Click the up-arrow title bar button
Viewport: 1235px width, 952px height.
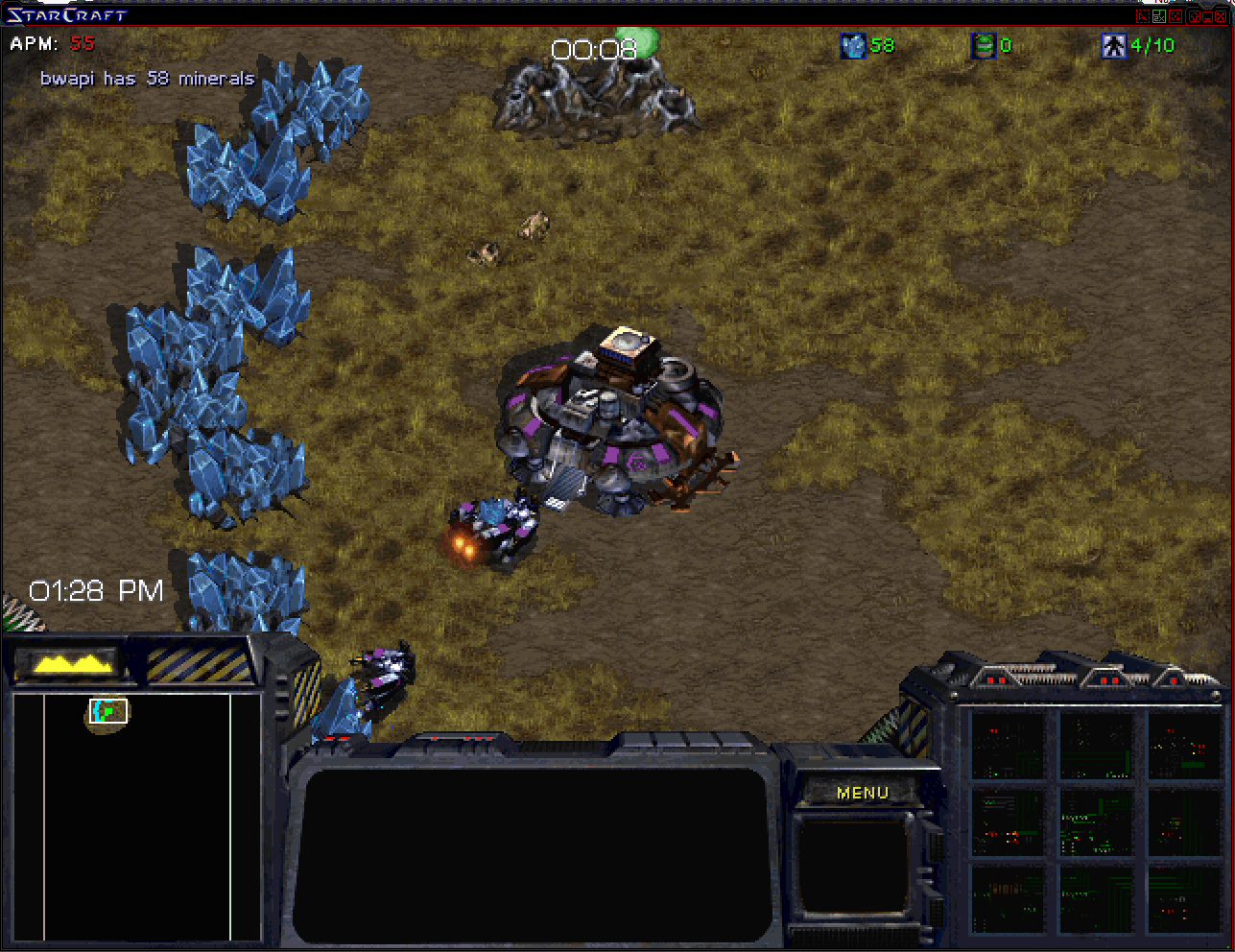point(1195,16)
